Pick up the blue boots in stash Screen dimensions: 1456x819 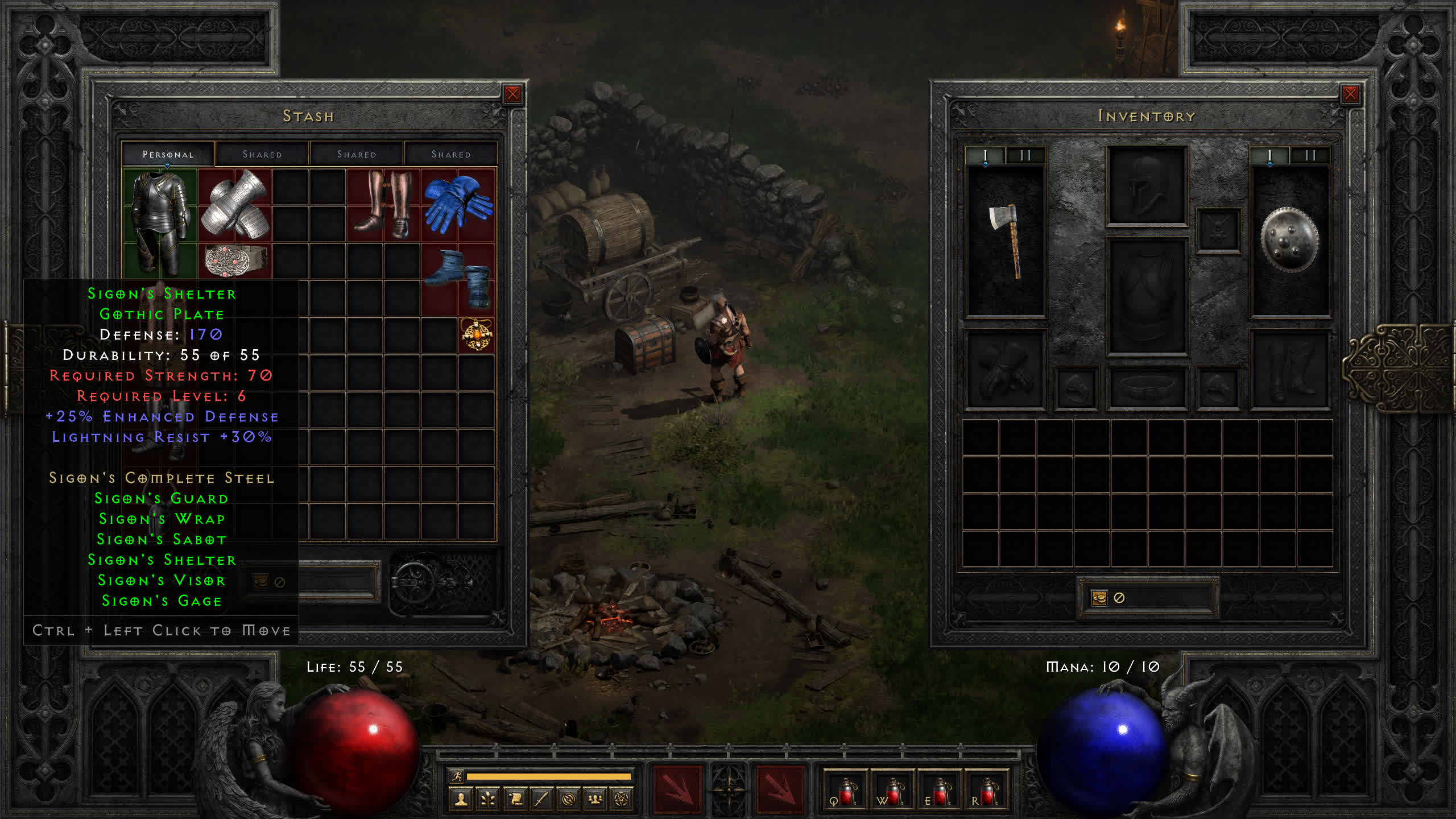(458, 279)
